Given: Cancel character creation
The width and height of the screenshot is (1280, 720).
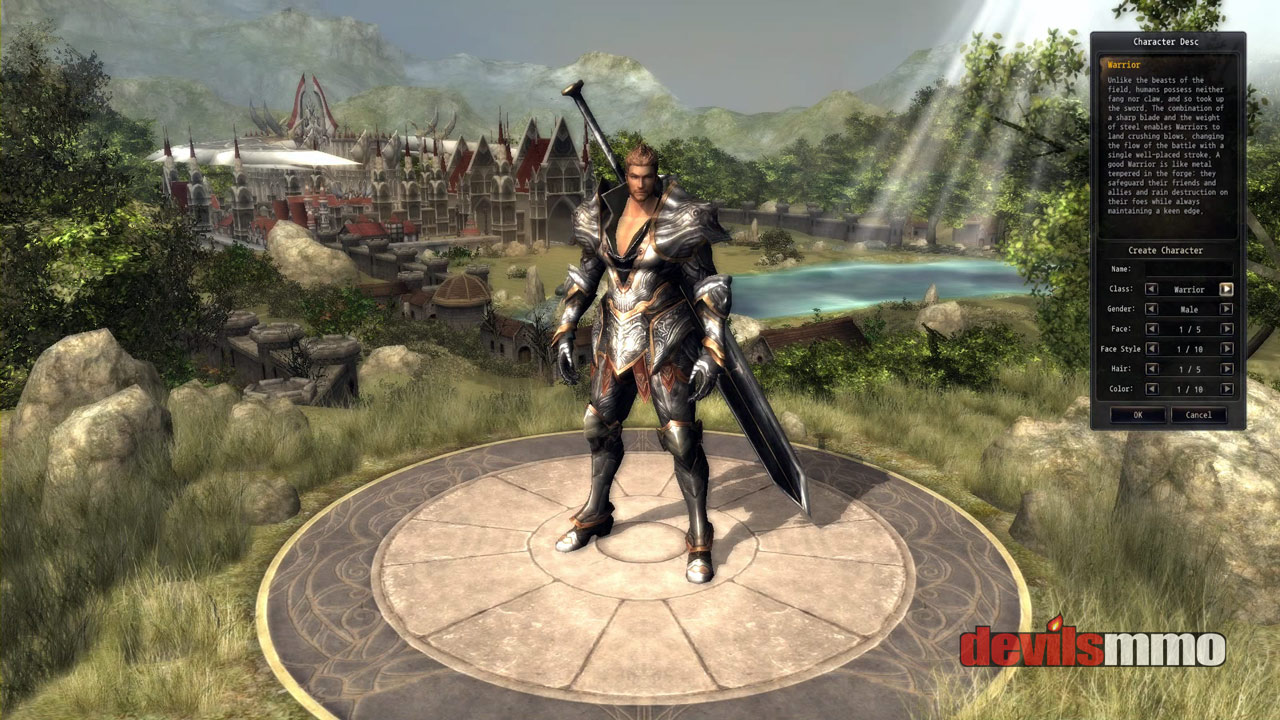Looking at the screenshot, I should tap(1198, 415).
